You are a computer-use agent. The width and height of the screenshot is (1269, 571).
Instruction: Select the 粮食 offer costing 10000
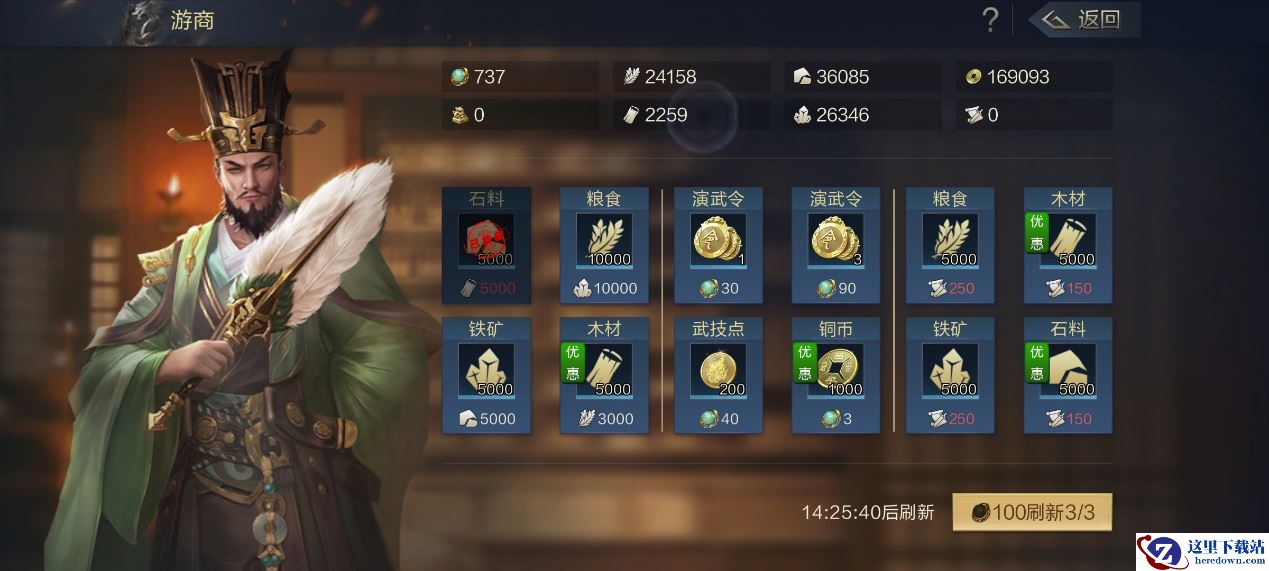coord(603,245)
